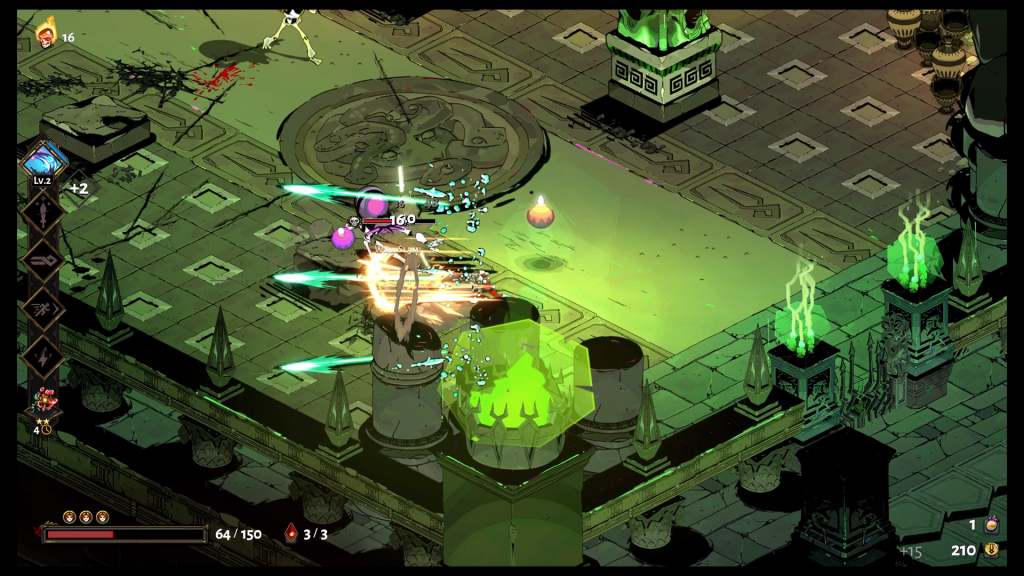
Task: Select the red flower keepsake icon
Action: click(x=44, y=402)
